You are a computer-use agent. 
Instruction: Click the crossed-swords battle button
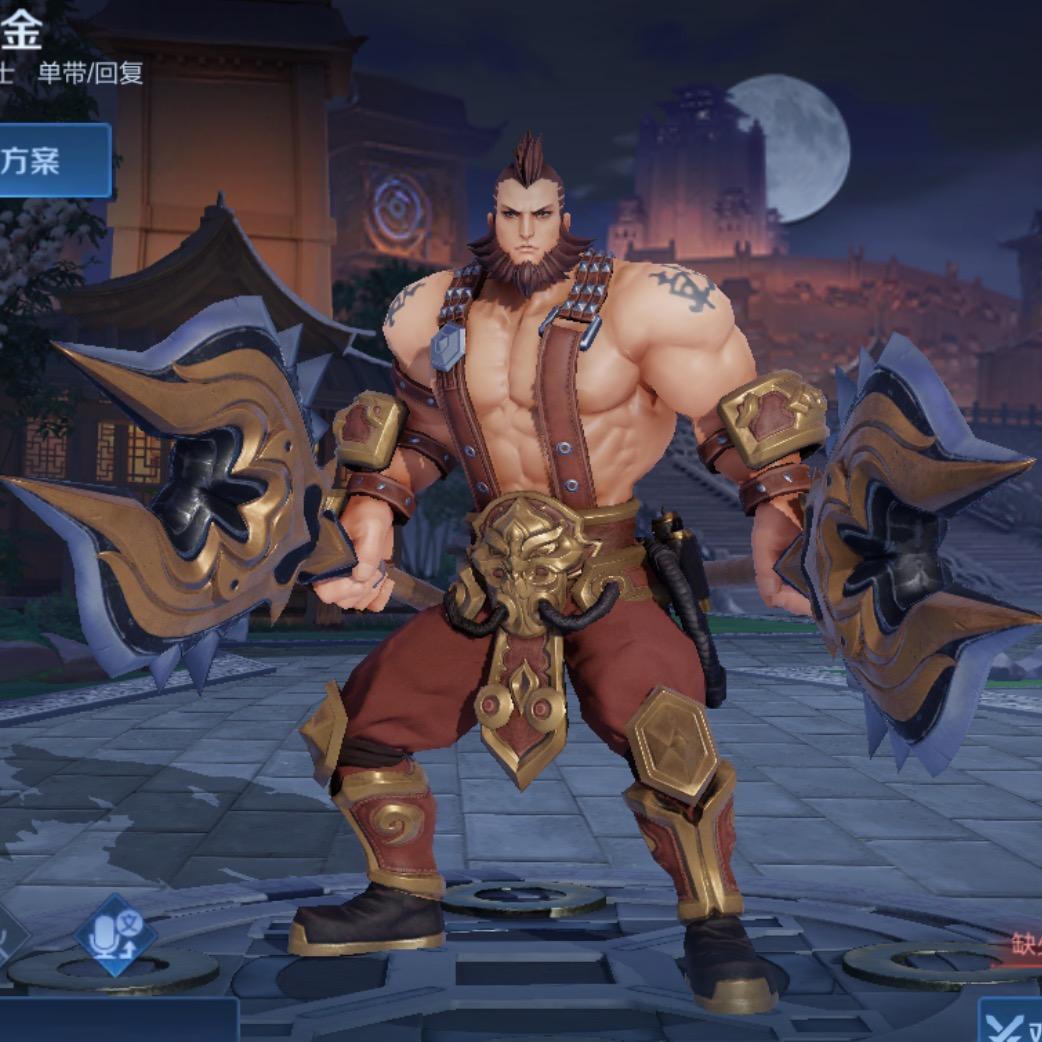(1012, 1024)
